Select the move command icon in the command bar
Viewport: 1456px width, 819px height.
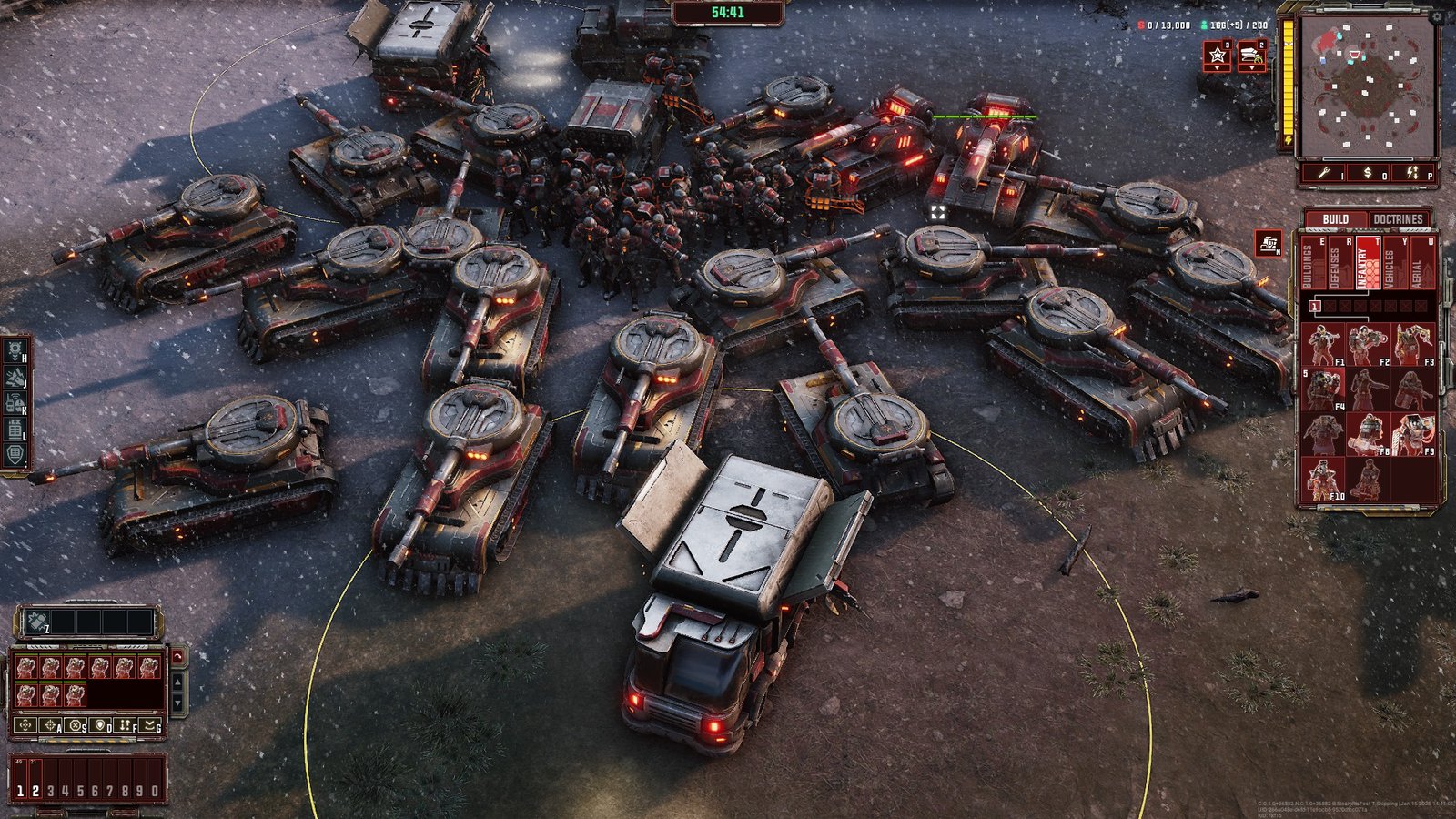[x=25, y=725]
